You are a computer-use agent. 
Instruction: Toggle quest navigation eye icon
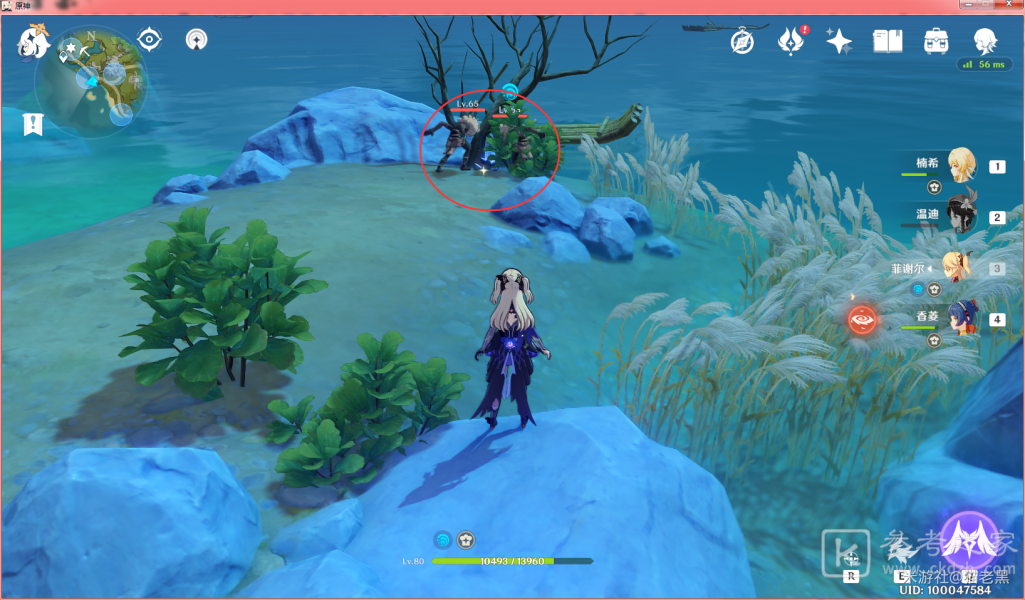pos(150,40)
